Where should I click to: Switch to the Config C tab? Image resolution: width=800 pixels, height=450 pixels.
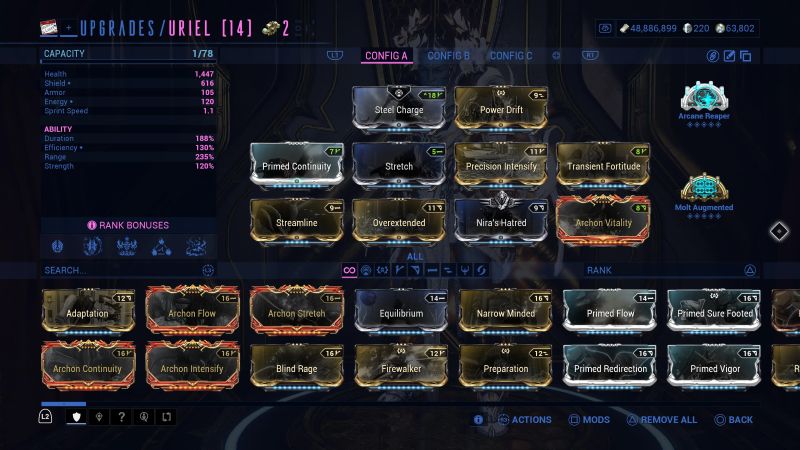click(x=511, y=56)
